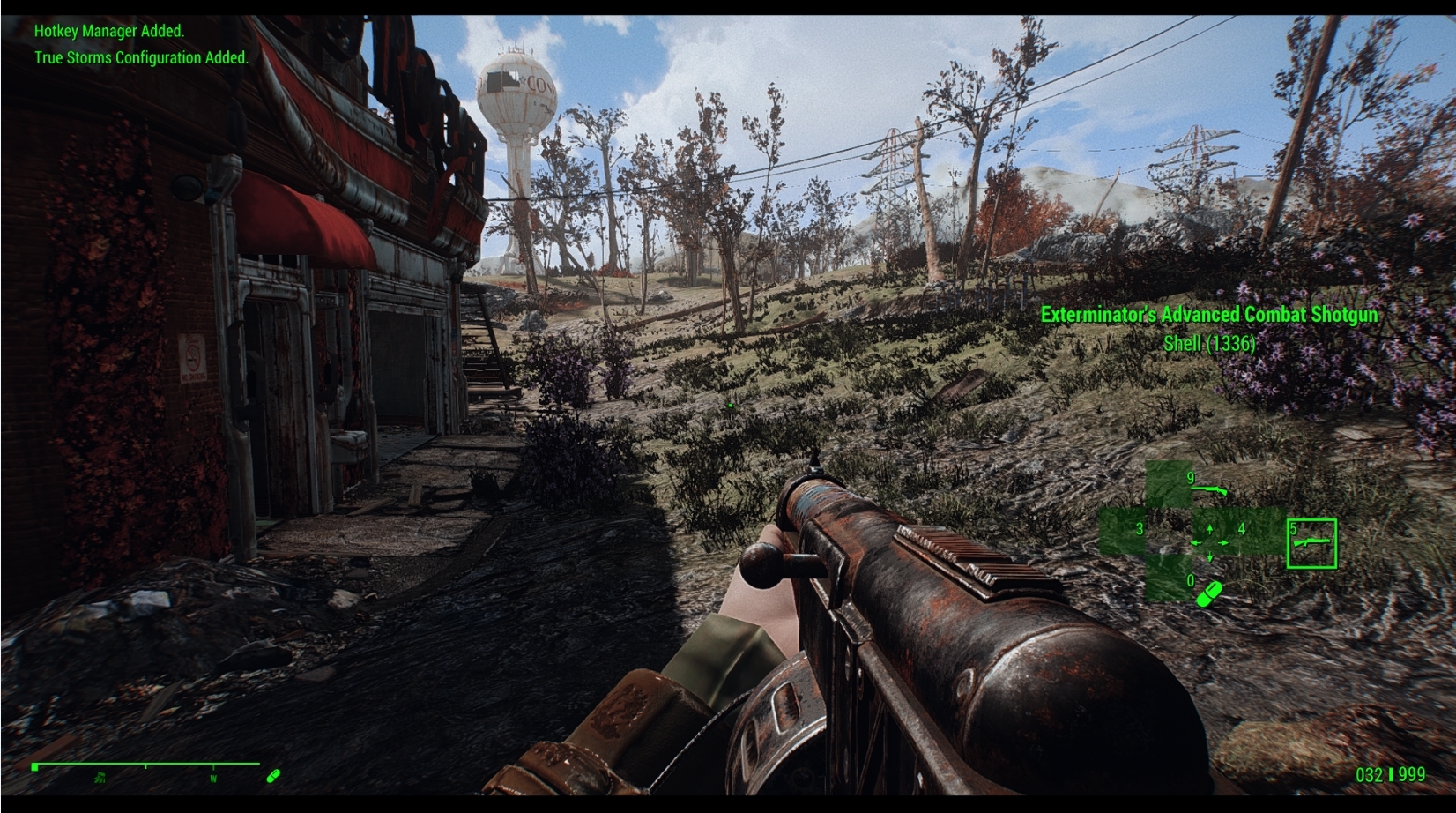This screenshot has width=1456, height=813.
Task: Click the pill icon beside the compass
Action: (x=273, y=776)
